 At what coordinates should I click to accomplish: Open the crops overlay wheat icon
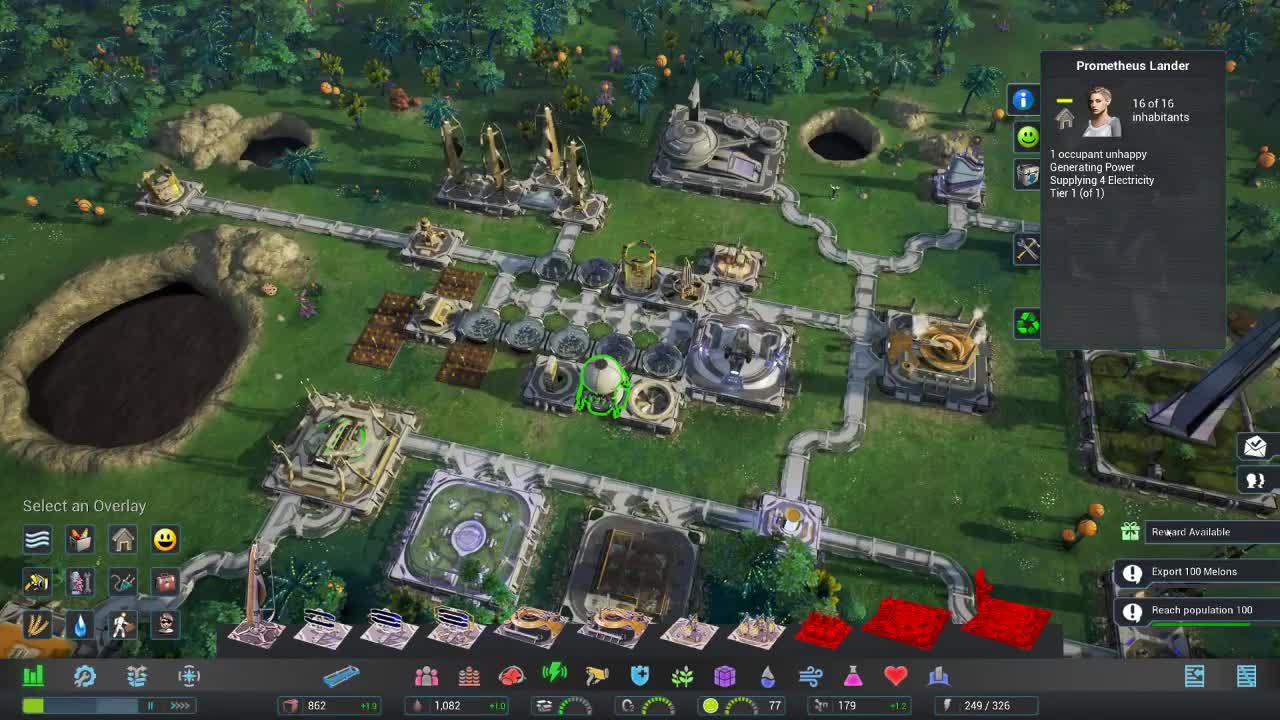point(37,625)
